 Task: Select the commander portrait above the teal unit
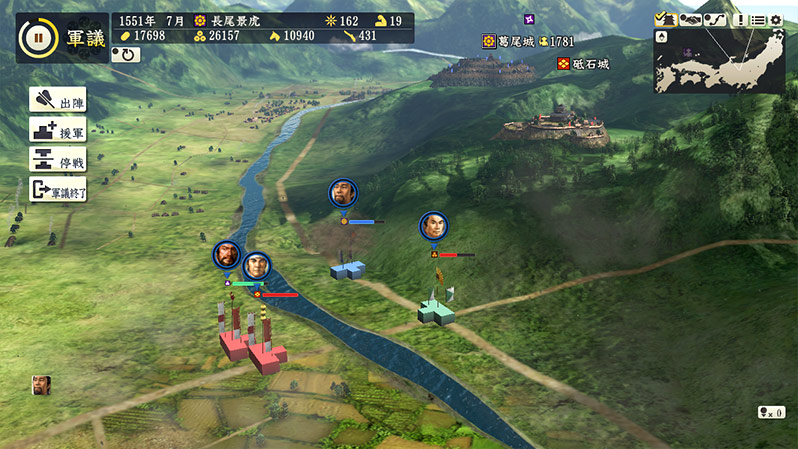point(433,226)
